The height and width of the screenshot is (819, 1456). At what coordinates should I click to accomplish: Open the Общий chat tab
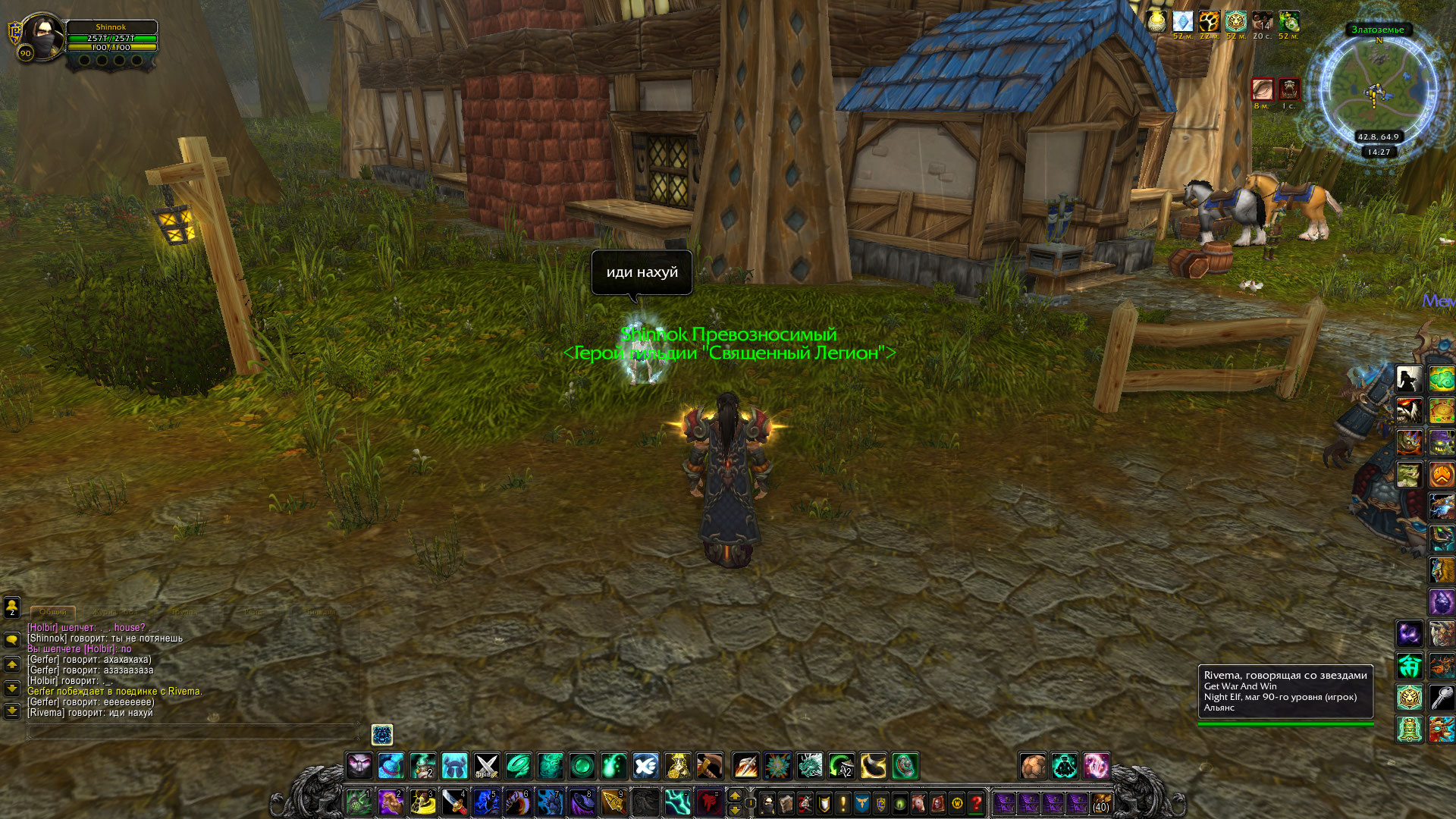[52, 611]
